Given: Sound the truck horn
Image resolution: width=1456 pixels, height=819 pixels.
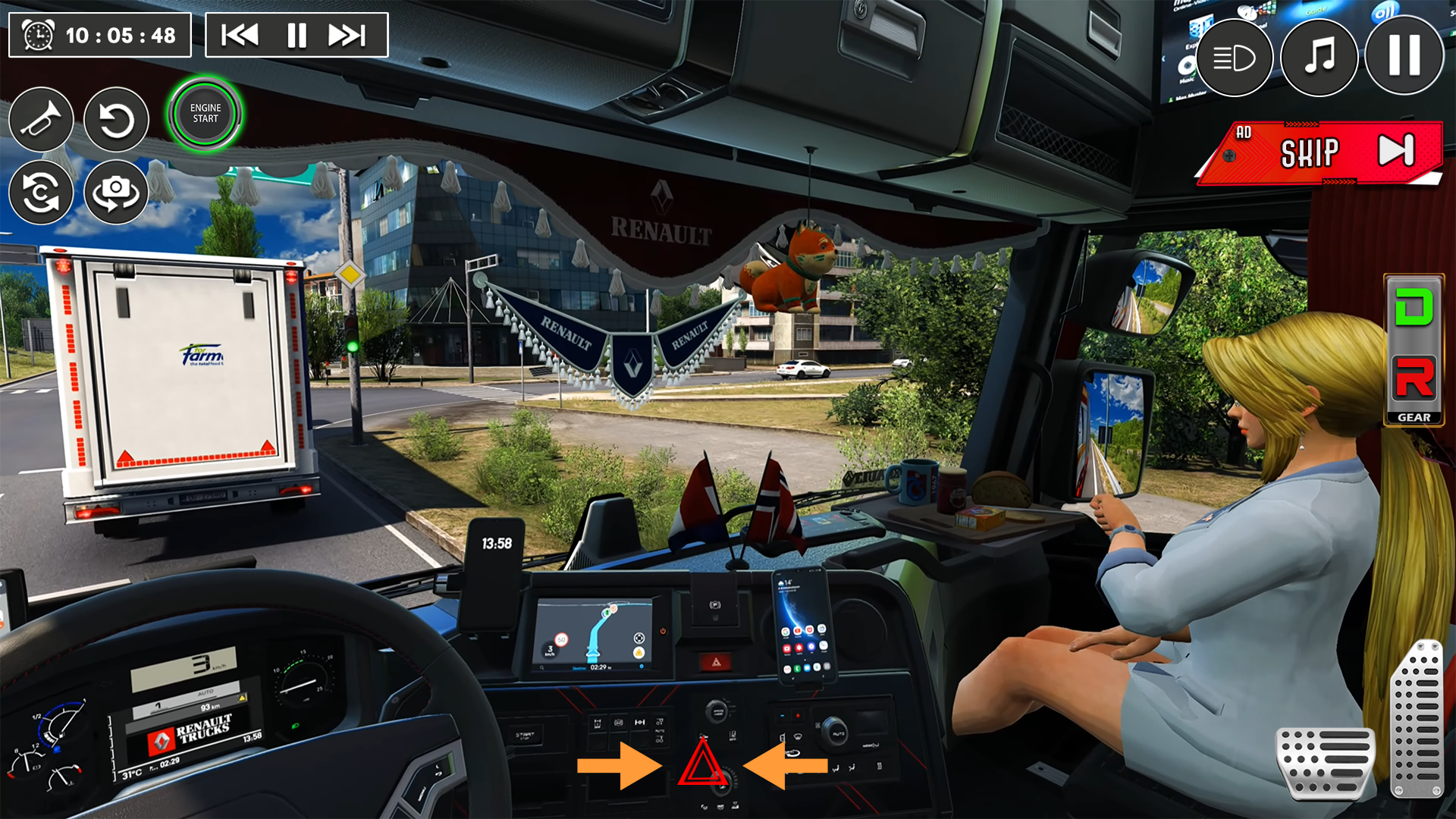Looking at the screenshot, I should [x=42, y=119].
